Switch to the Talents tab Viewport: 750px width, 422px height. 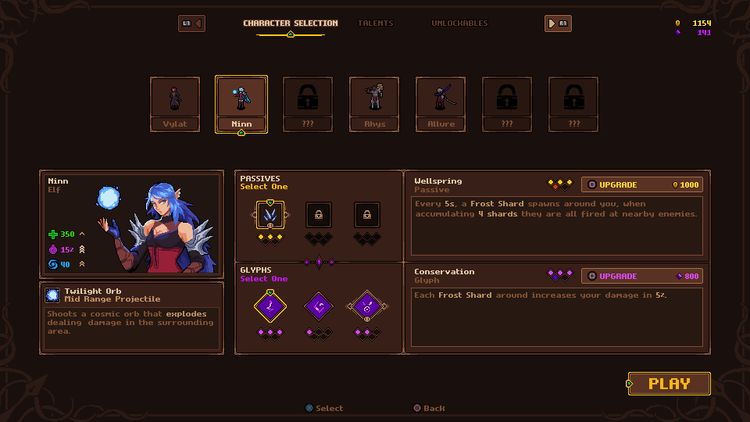point(375,23)
